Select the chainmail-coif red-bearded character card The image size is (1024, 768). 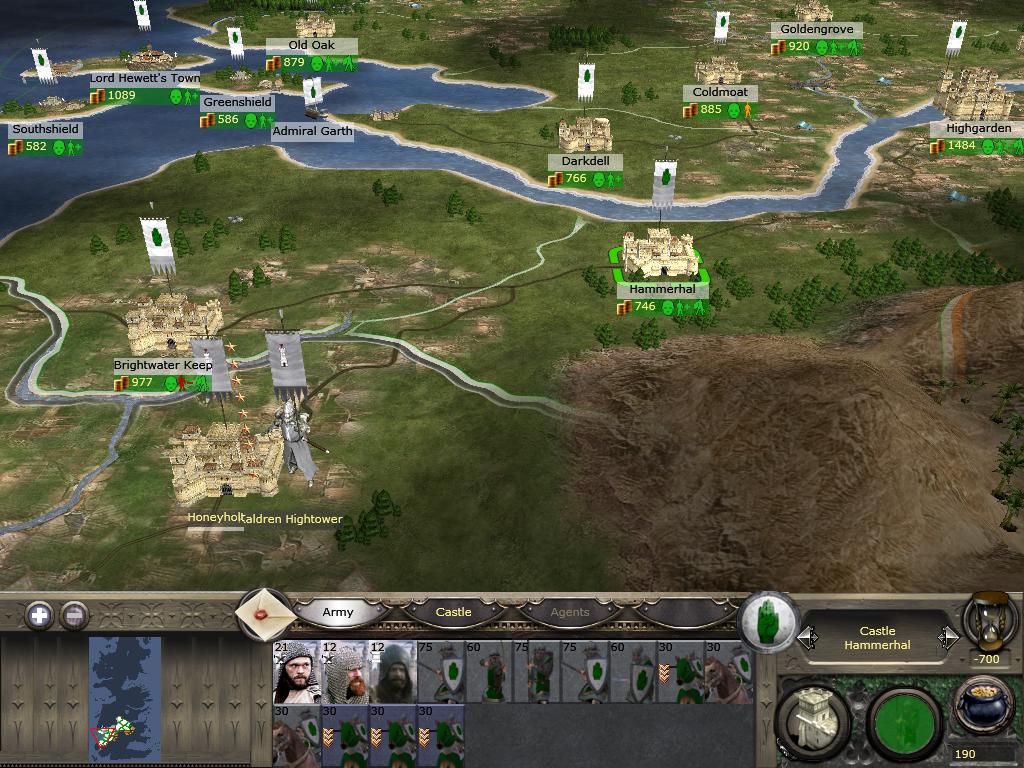[343, 672]
